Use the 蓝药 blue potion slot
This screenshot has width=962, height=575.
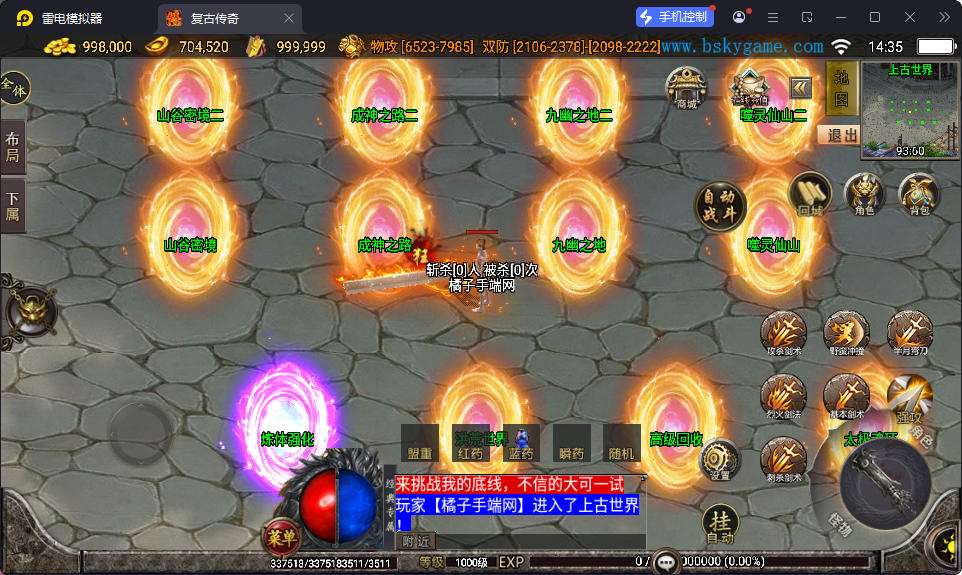pyautogui.click(x=521, y=443)
